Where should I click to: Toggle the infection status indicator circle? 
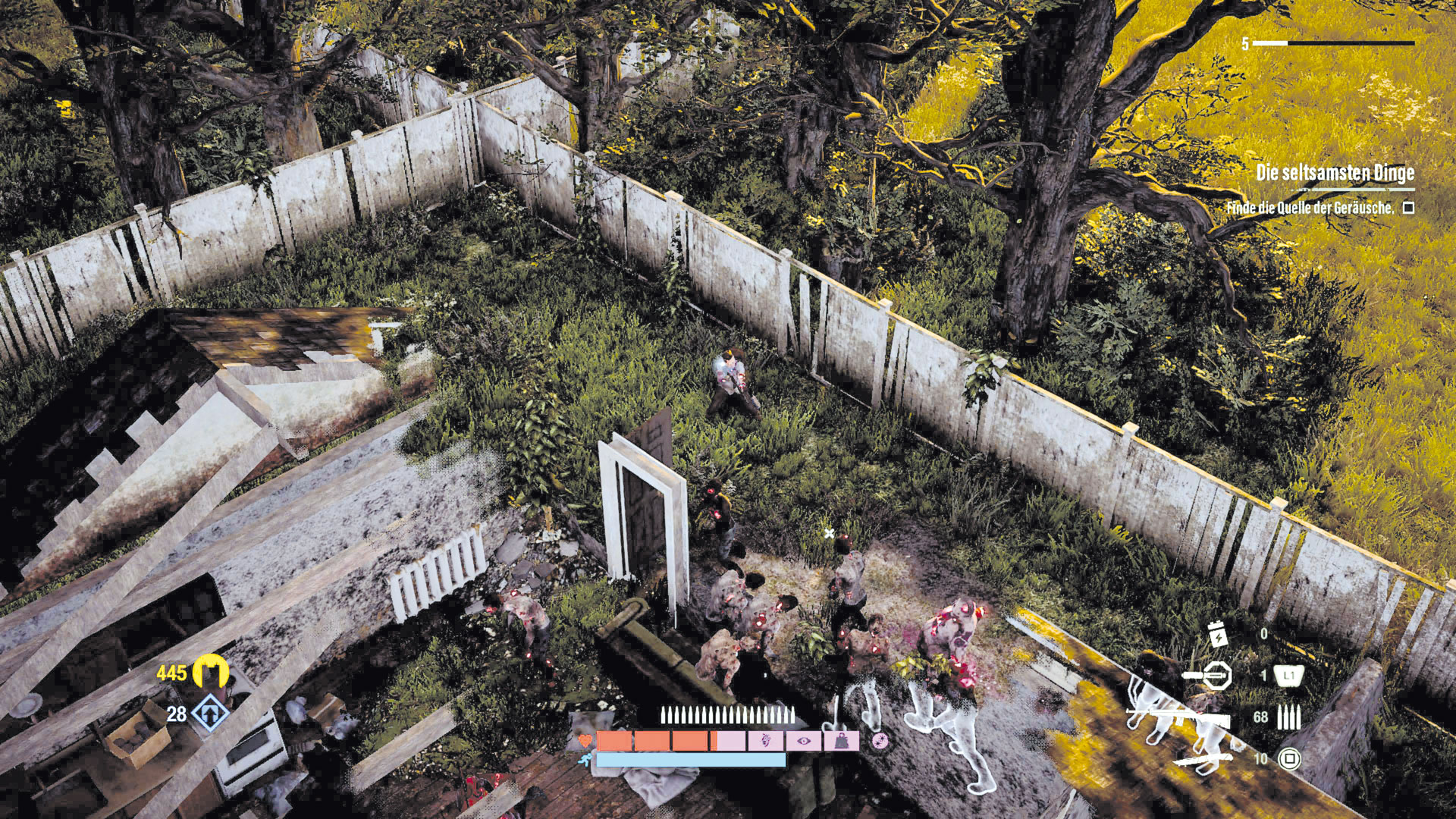880,742
